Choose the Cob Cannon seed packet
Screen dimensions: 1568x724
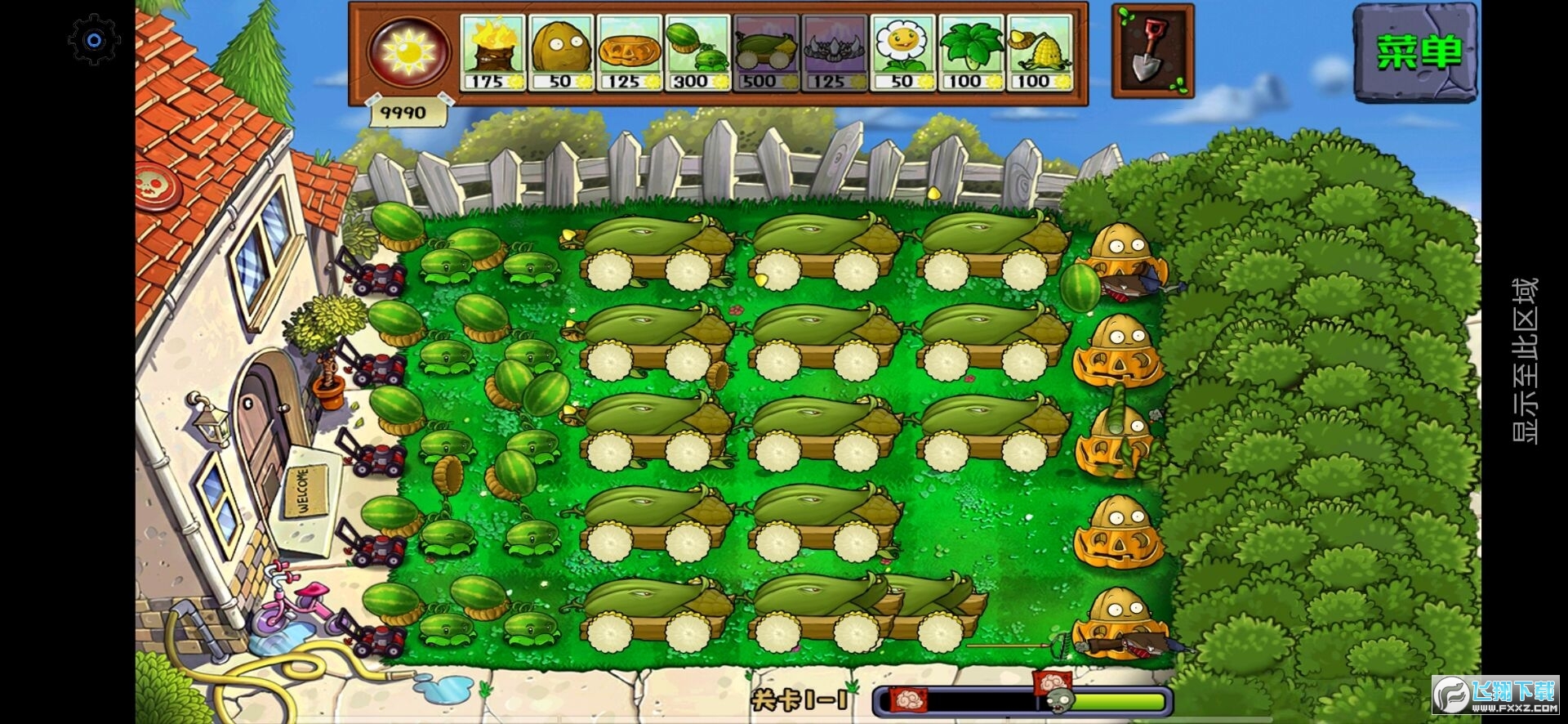(765, 49)
